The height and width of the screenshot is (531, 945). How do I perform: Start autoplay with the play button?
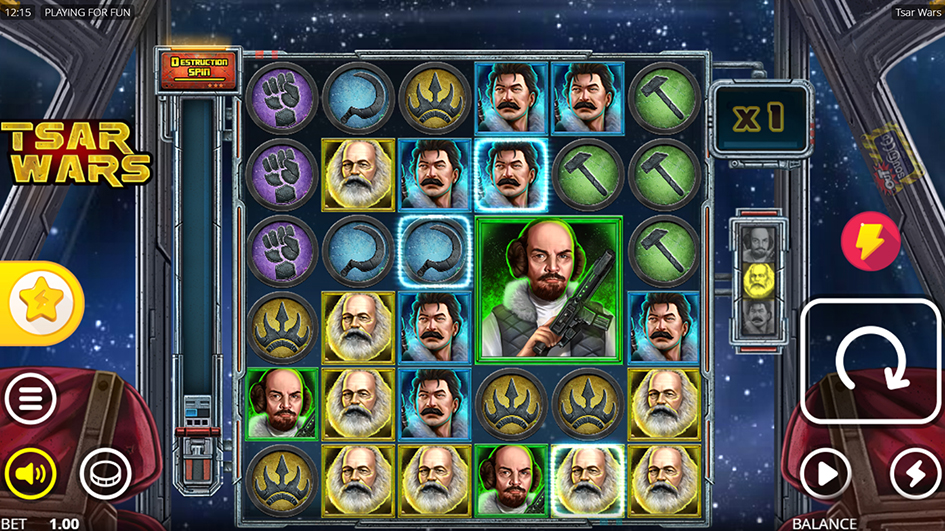coord(825,473)
